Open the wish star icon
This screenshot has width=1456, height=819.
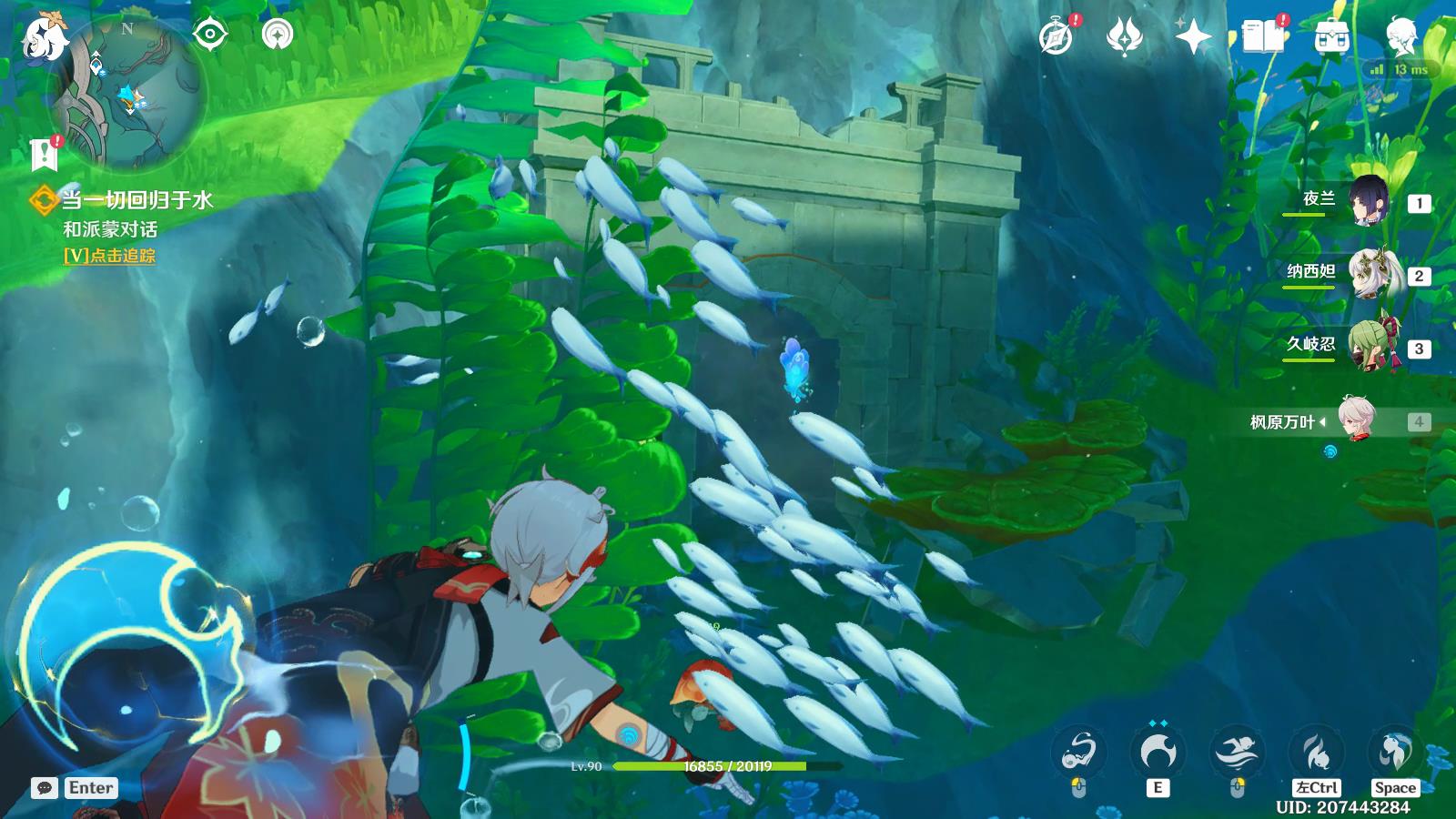1193,37
